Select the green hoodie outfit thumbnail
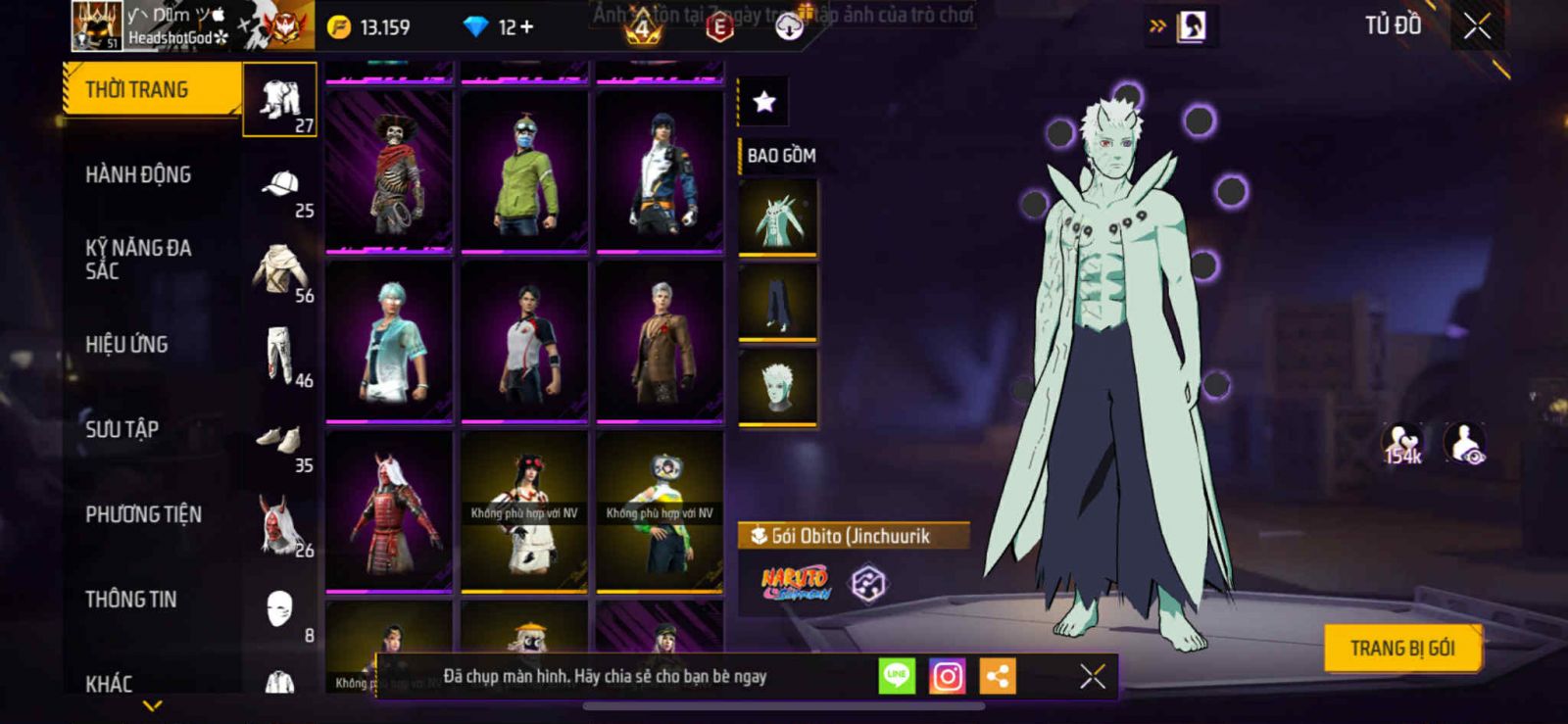The width and height of the screenshot is (1568, 724). (524, 170)
